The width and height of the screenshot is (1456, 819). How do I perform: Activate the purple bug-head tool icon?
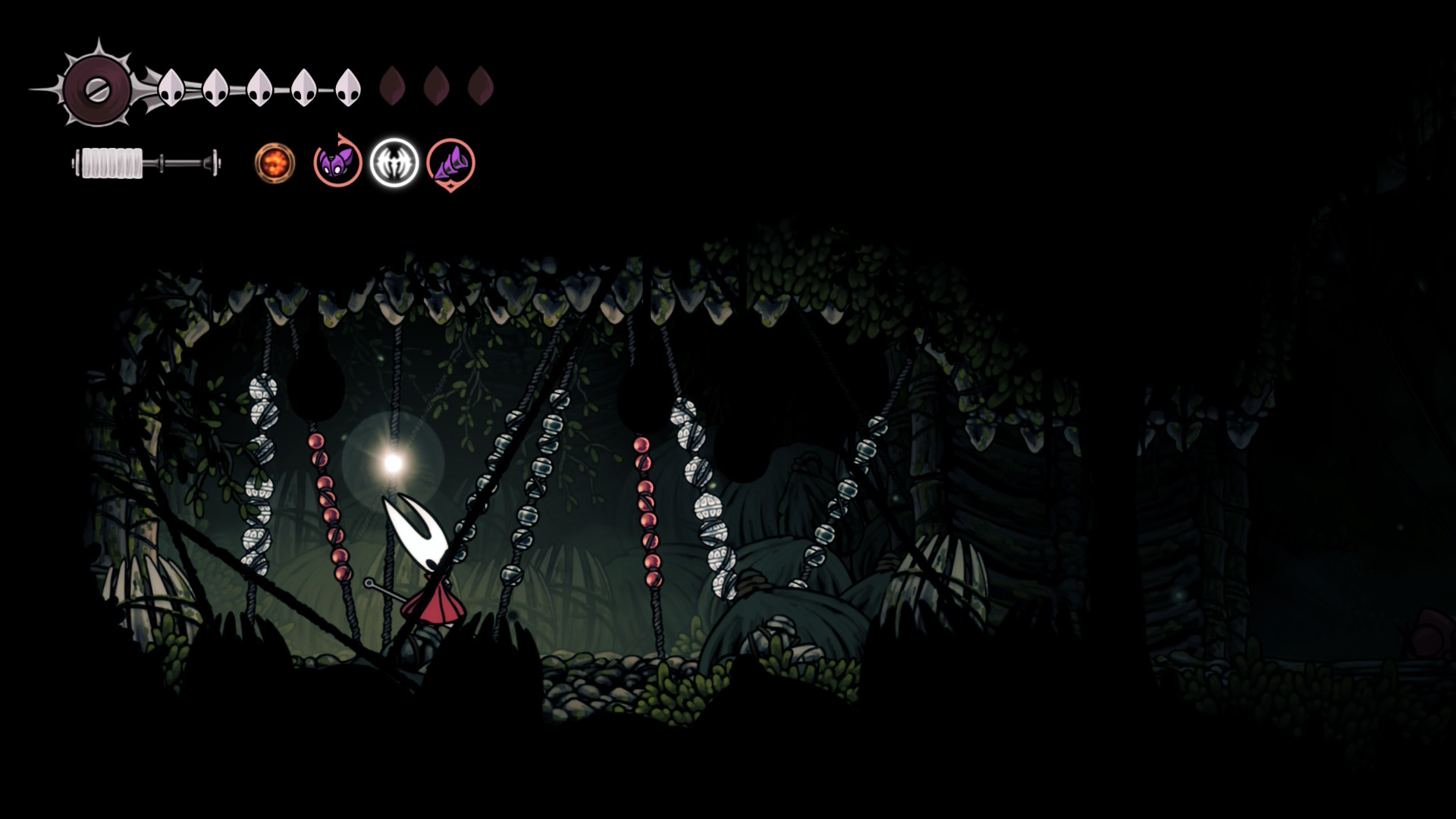pyautogui.click(x=337, y=162)
